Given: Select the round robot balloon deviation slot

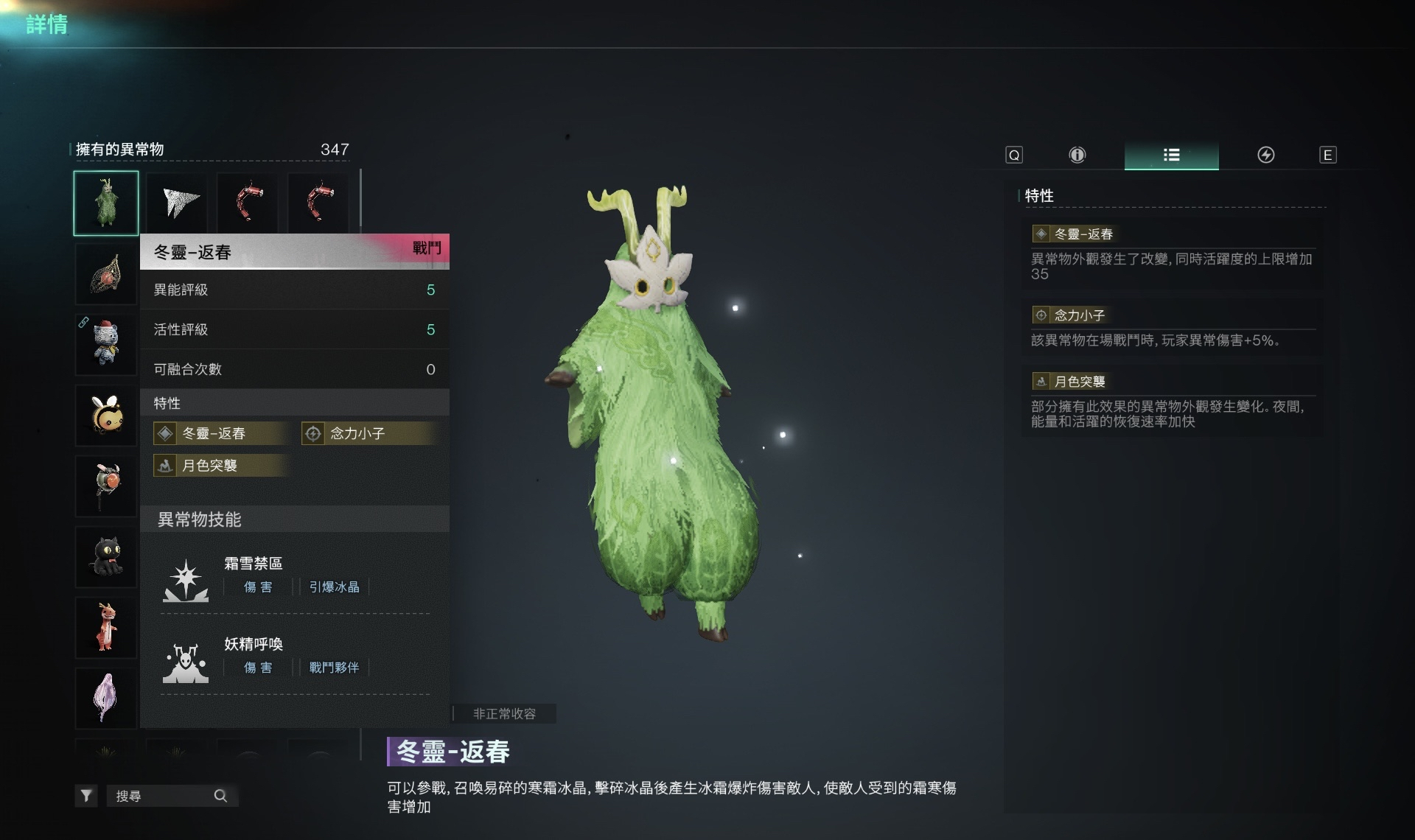Looking at the screenshot, I should 106,486.
